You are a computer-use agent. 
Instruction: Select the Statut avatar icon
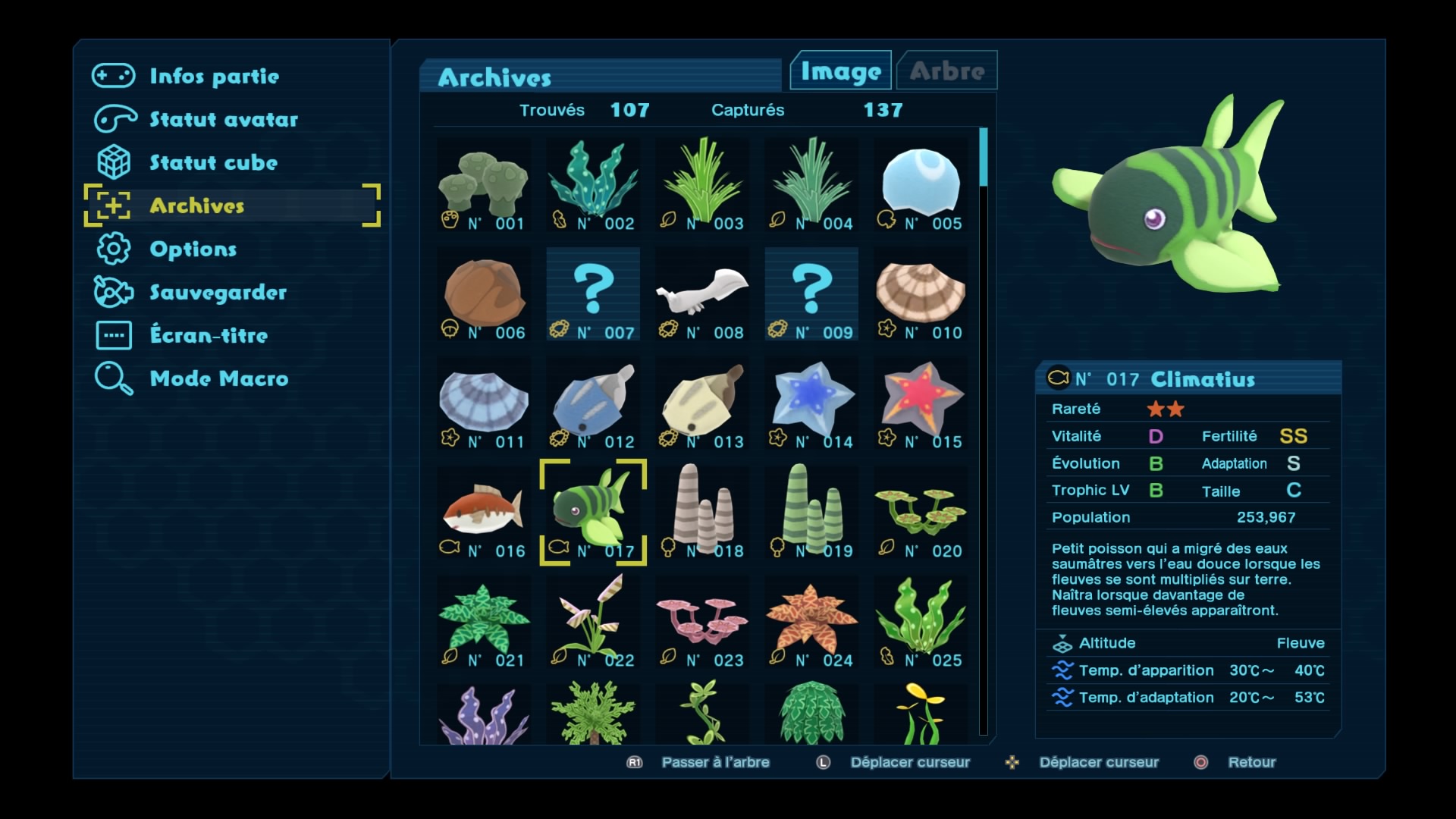[112, 118]
